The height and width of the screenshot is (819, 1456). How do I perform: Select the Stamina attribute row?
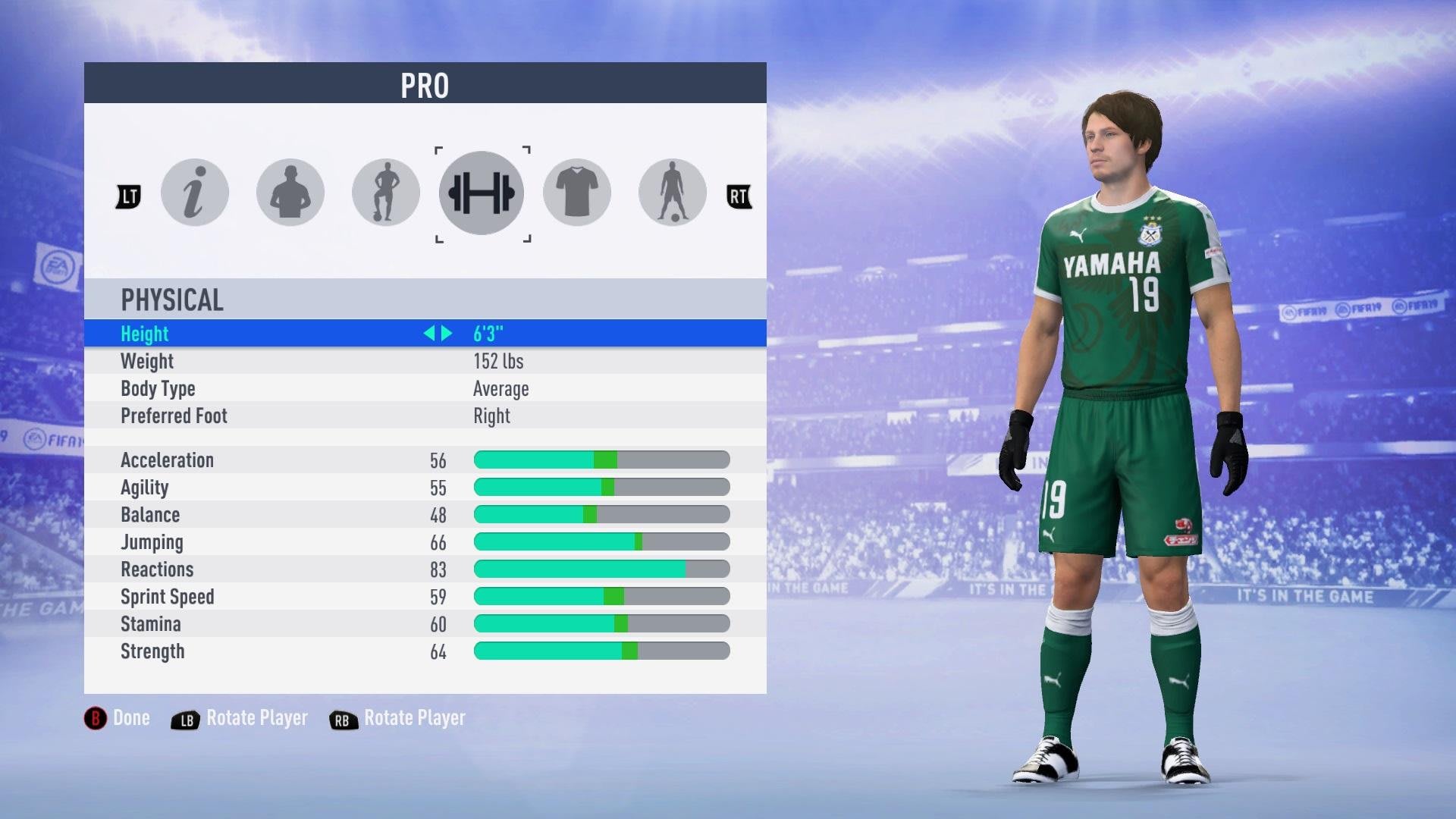click(425, 623)
